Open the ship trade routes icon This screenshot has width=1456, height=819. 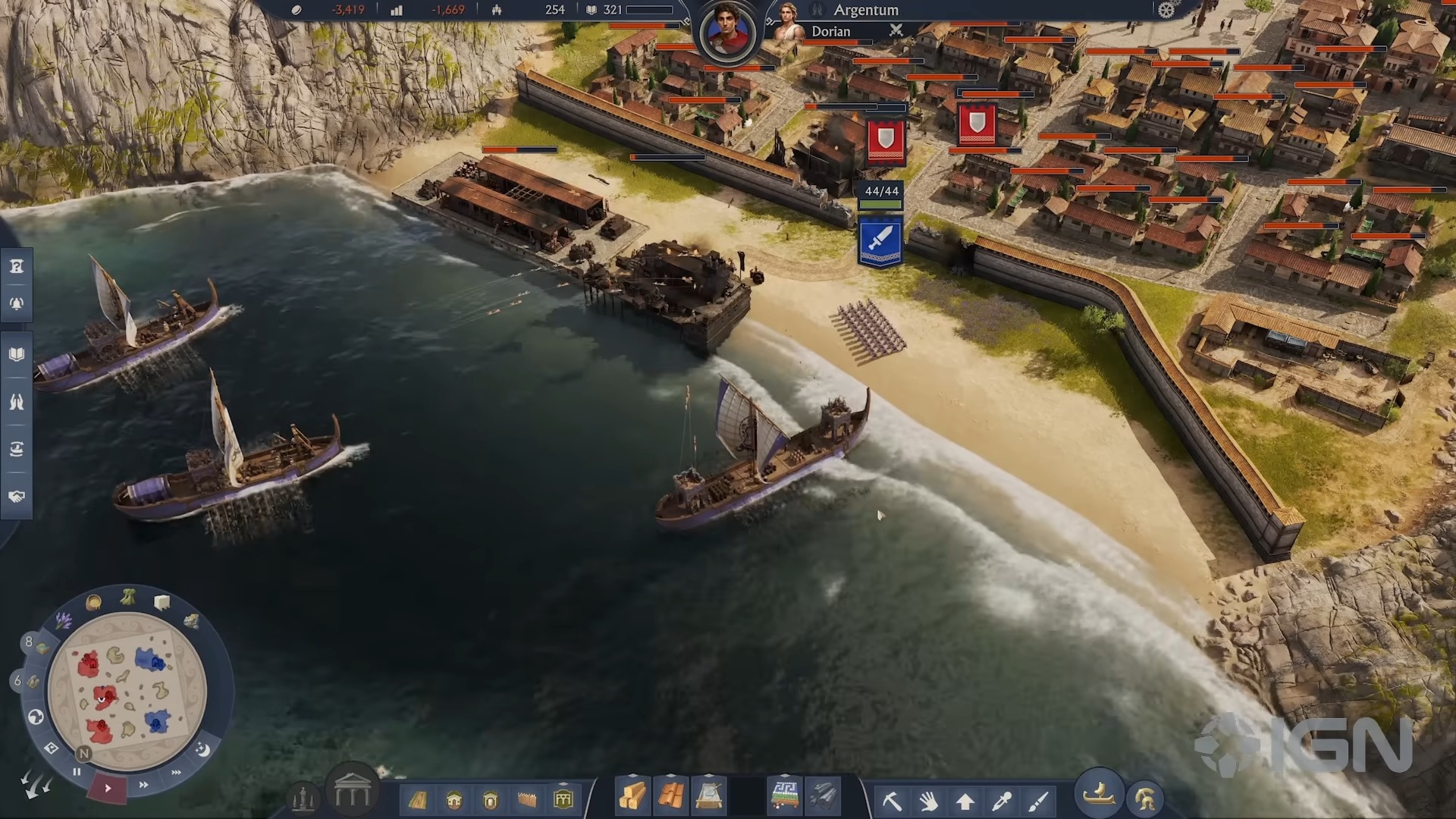pyautogui.click(x=17, y=449)
